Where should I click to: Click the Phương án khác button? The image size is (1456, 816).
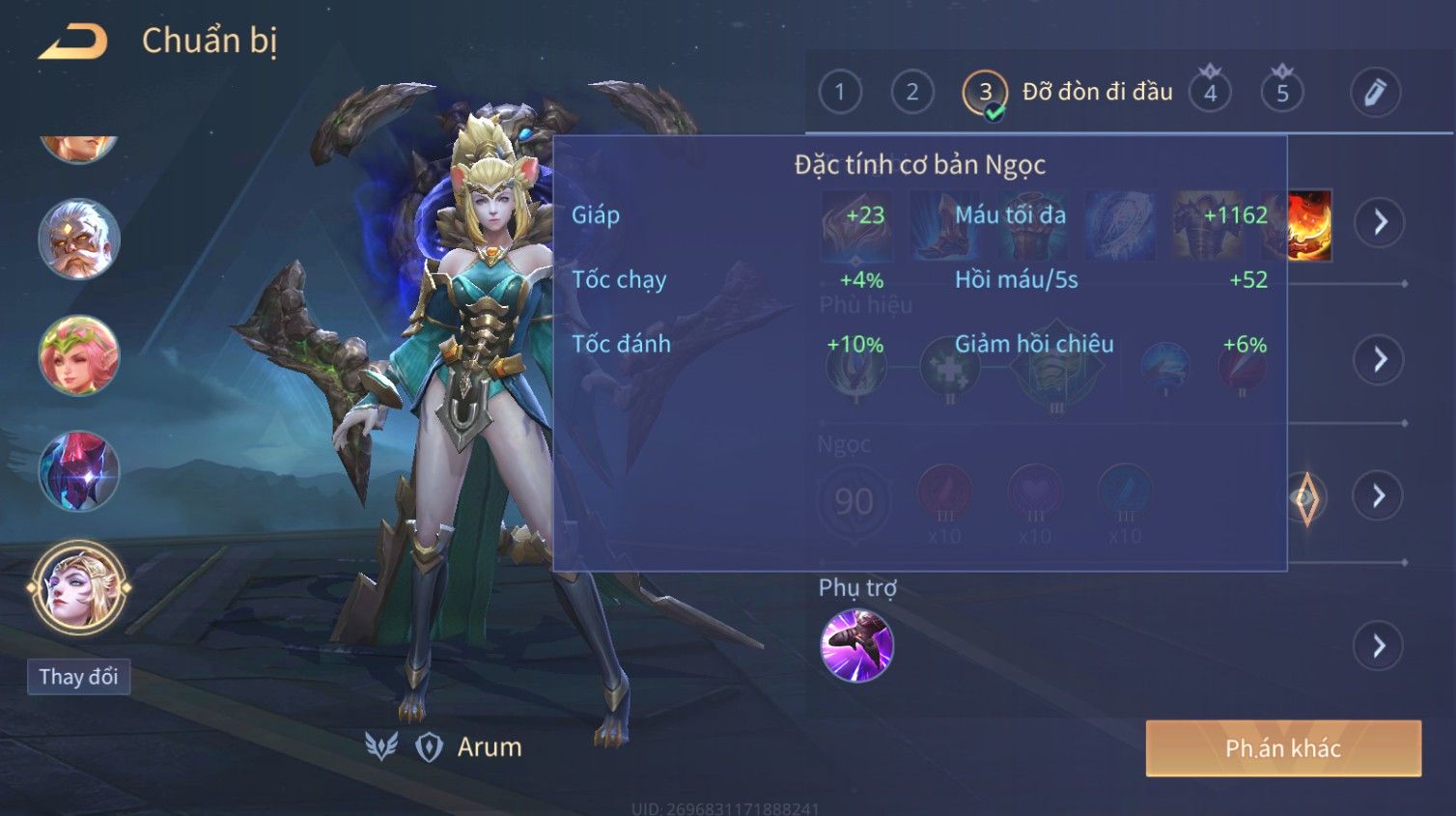pos(1283,748)
